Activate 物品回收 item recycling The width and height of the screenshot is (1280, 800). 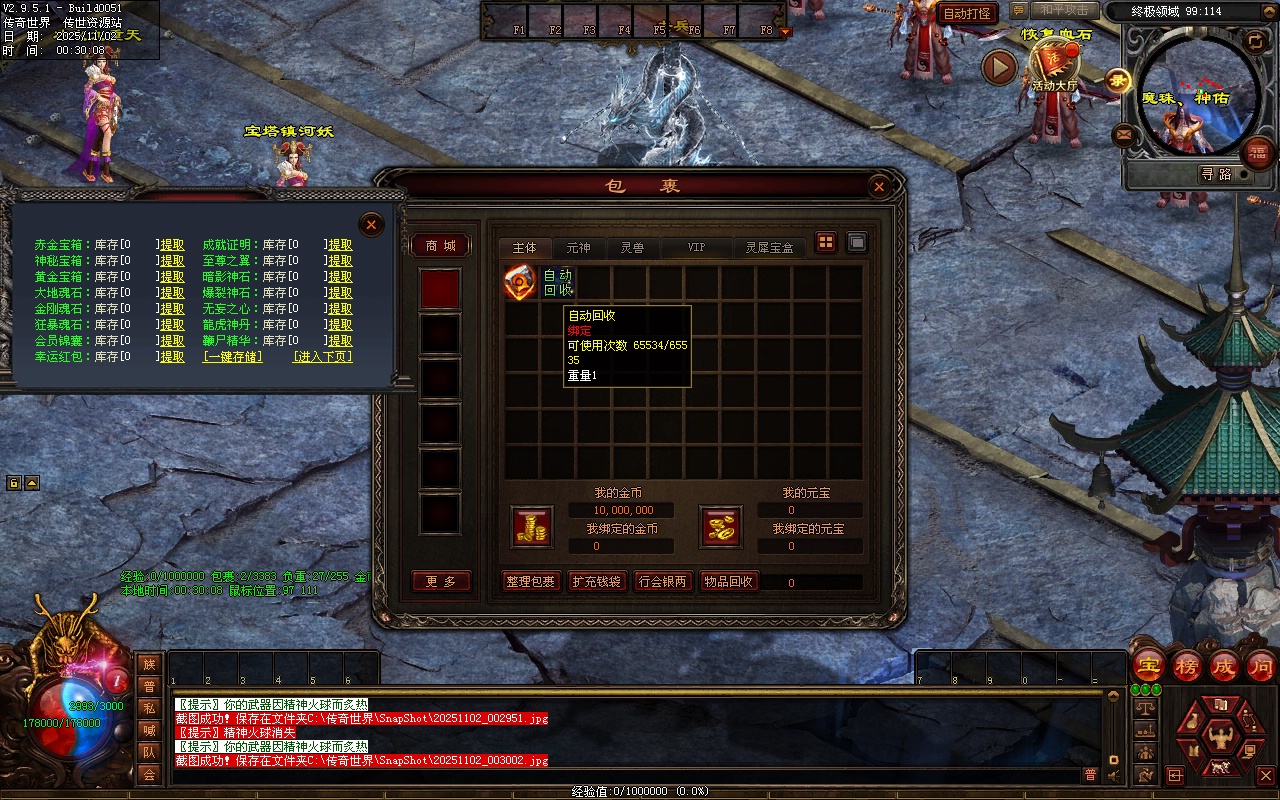(x=729, y=582)
